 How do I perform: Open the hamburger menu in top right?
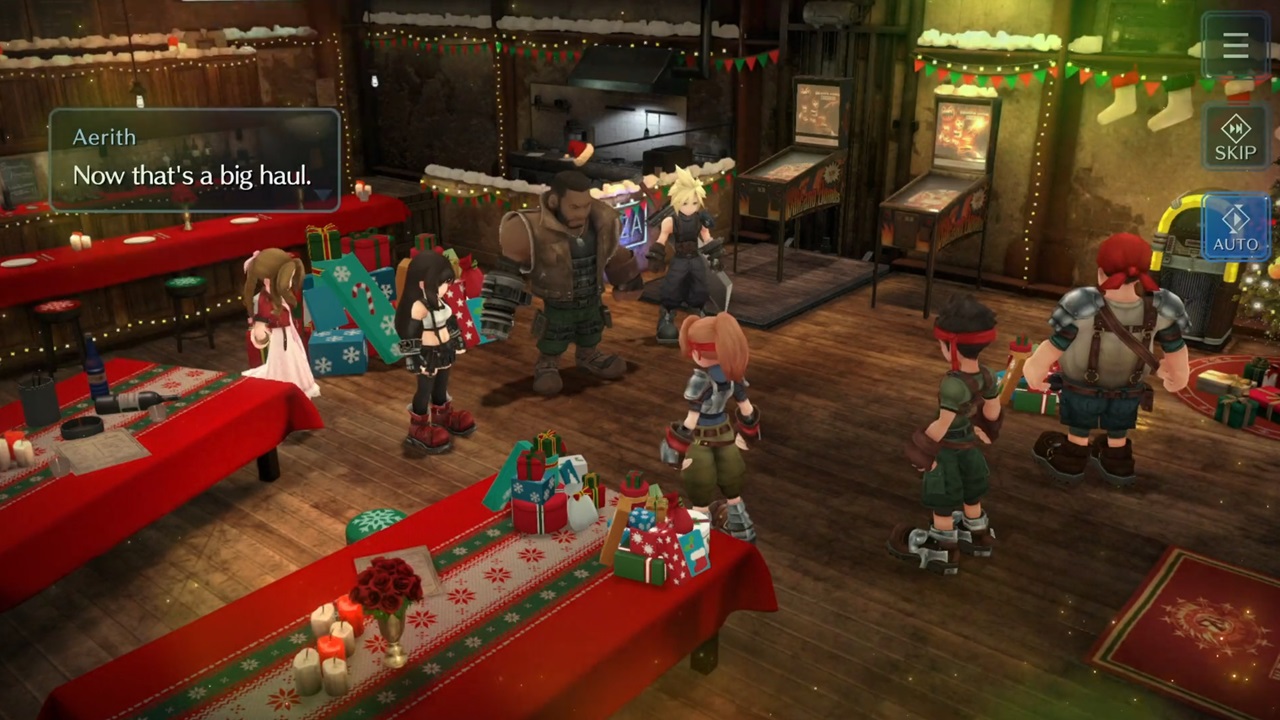(1234, 46)
